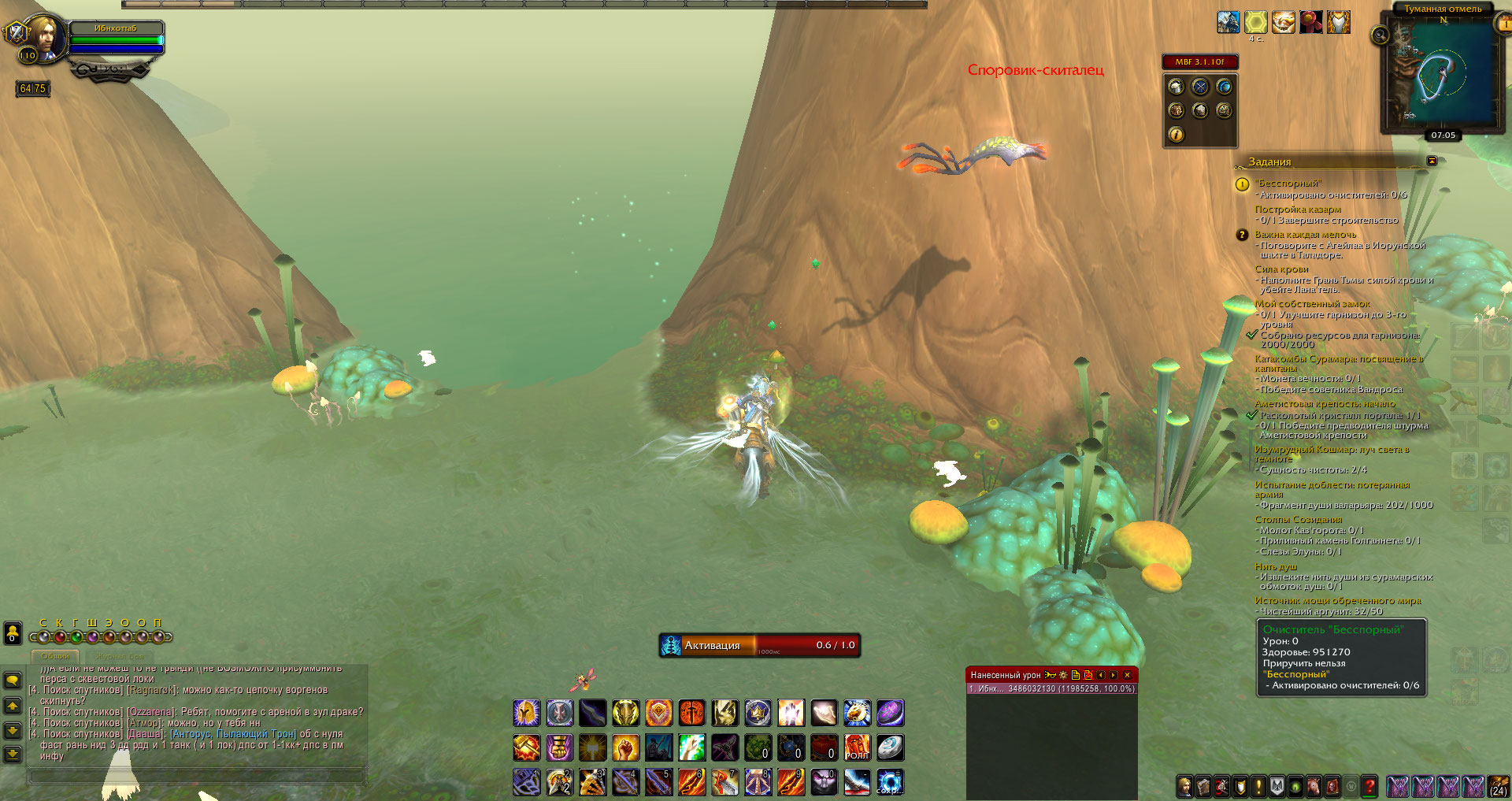The height and width of the screenshot is (801, 1512).
Task: Click the MBF 3.1.10f addon header
Action: coord(1199,61)
